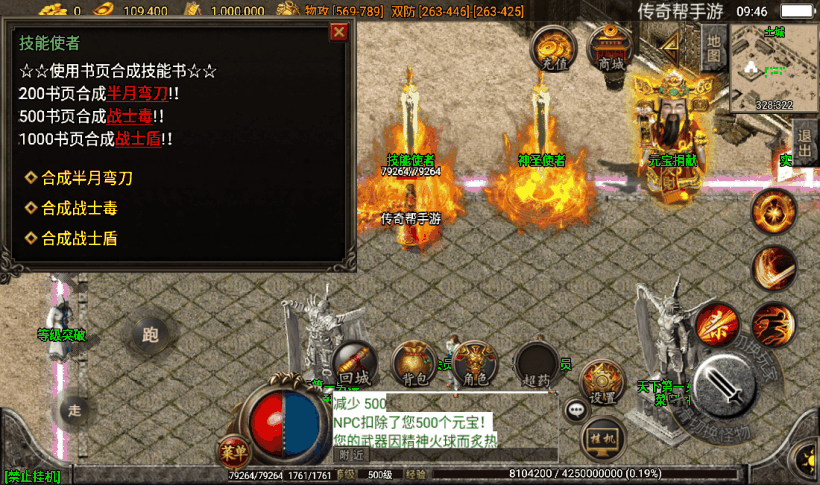Open the 商城 shop
Image resolution: width=820 pixels, height=485 pixels.
(x=609, y=46)
